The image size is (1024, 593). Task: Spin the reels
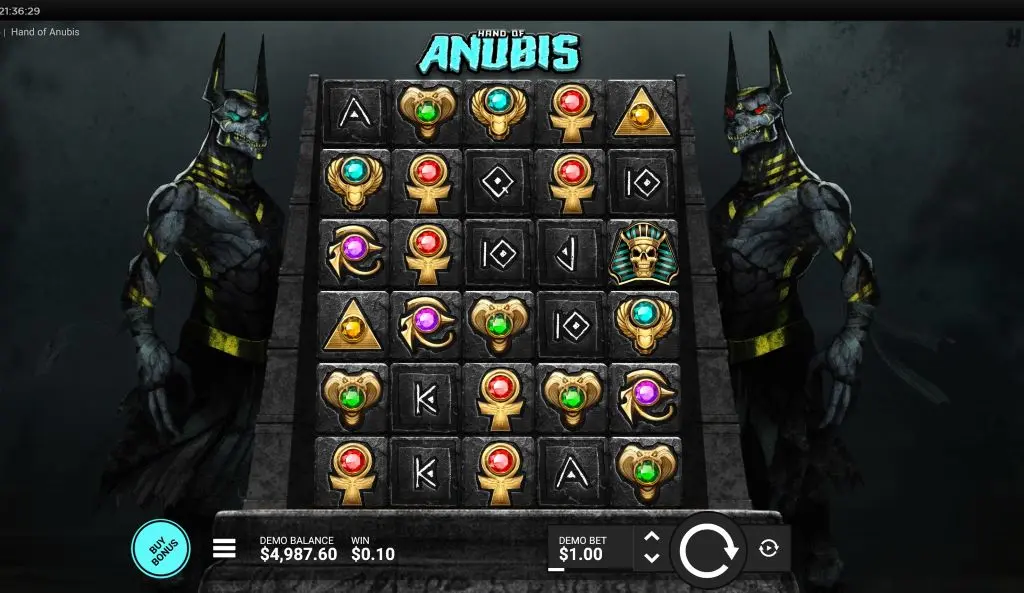click(x=708, y=549)
